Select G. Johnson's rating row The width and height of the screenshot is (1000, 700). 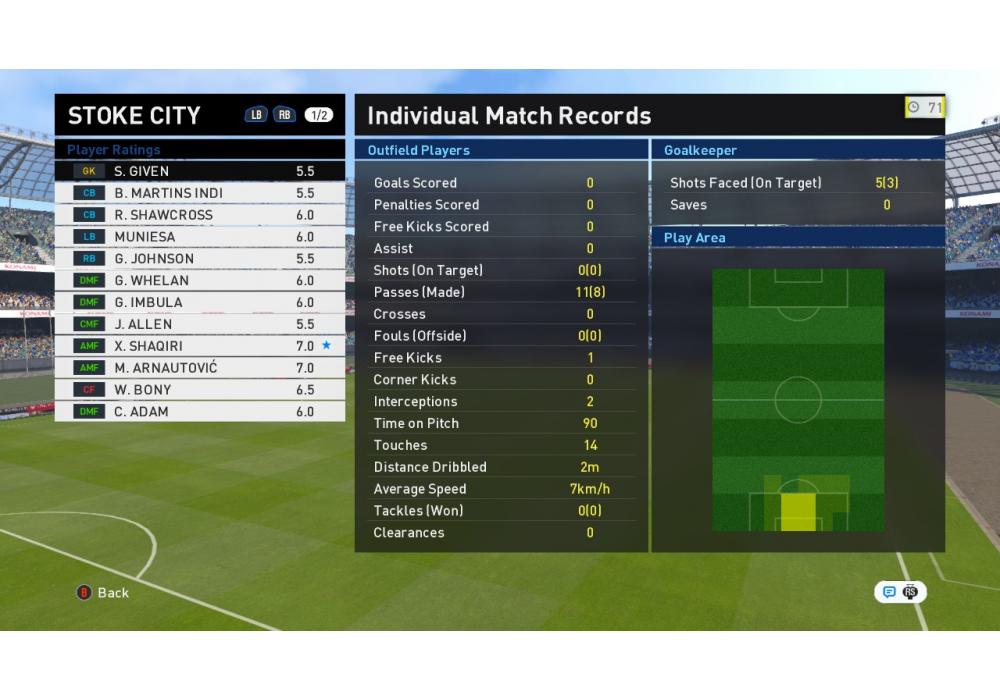200,259
